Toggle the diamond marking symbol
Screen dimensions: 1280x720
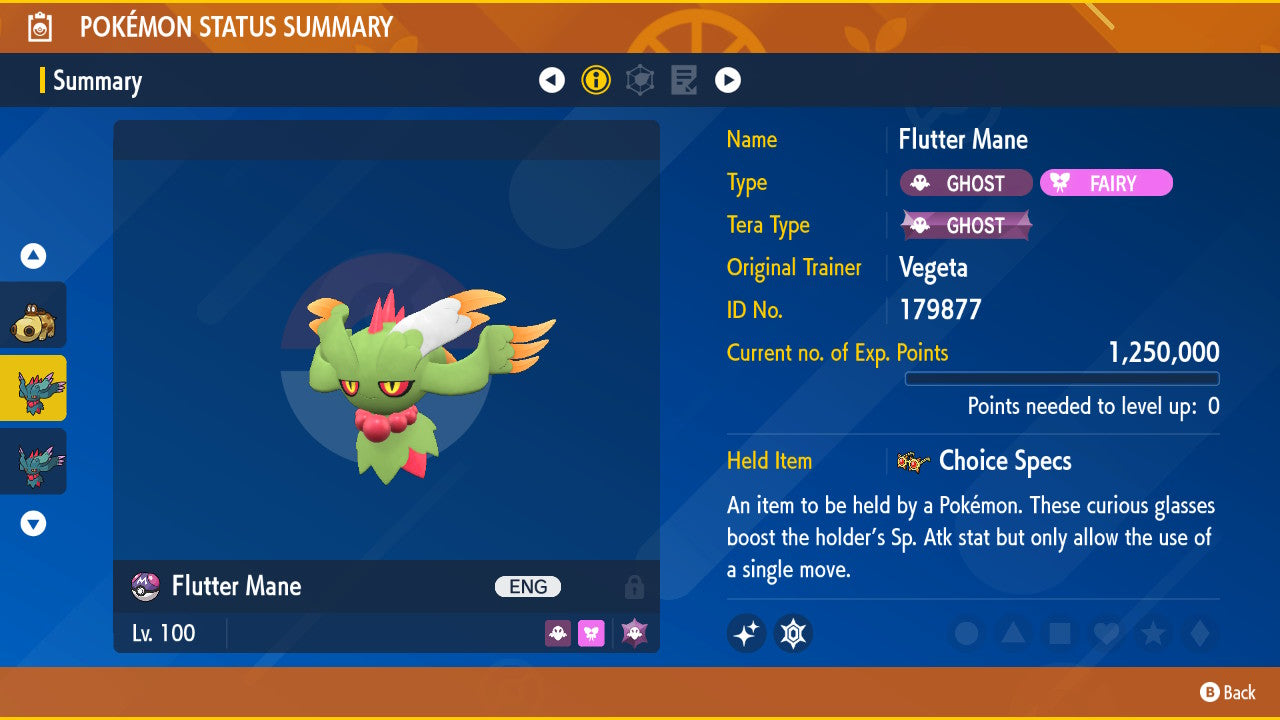[1198, 634]
